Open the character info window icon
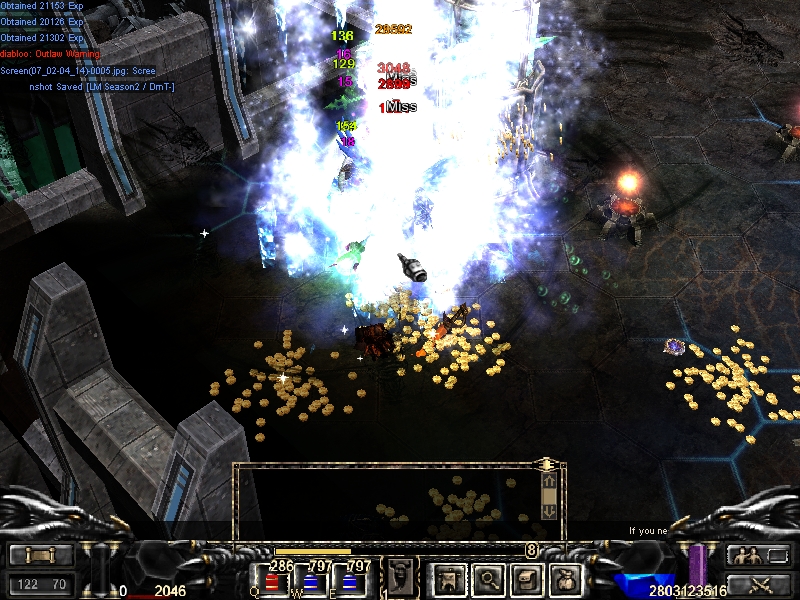 point(449,578)
